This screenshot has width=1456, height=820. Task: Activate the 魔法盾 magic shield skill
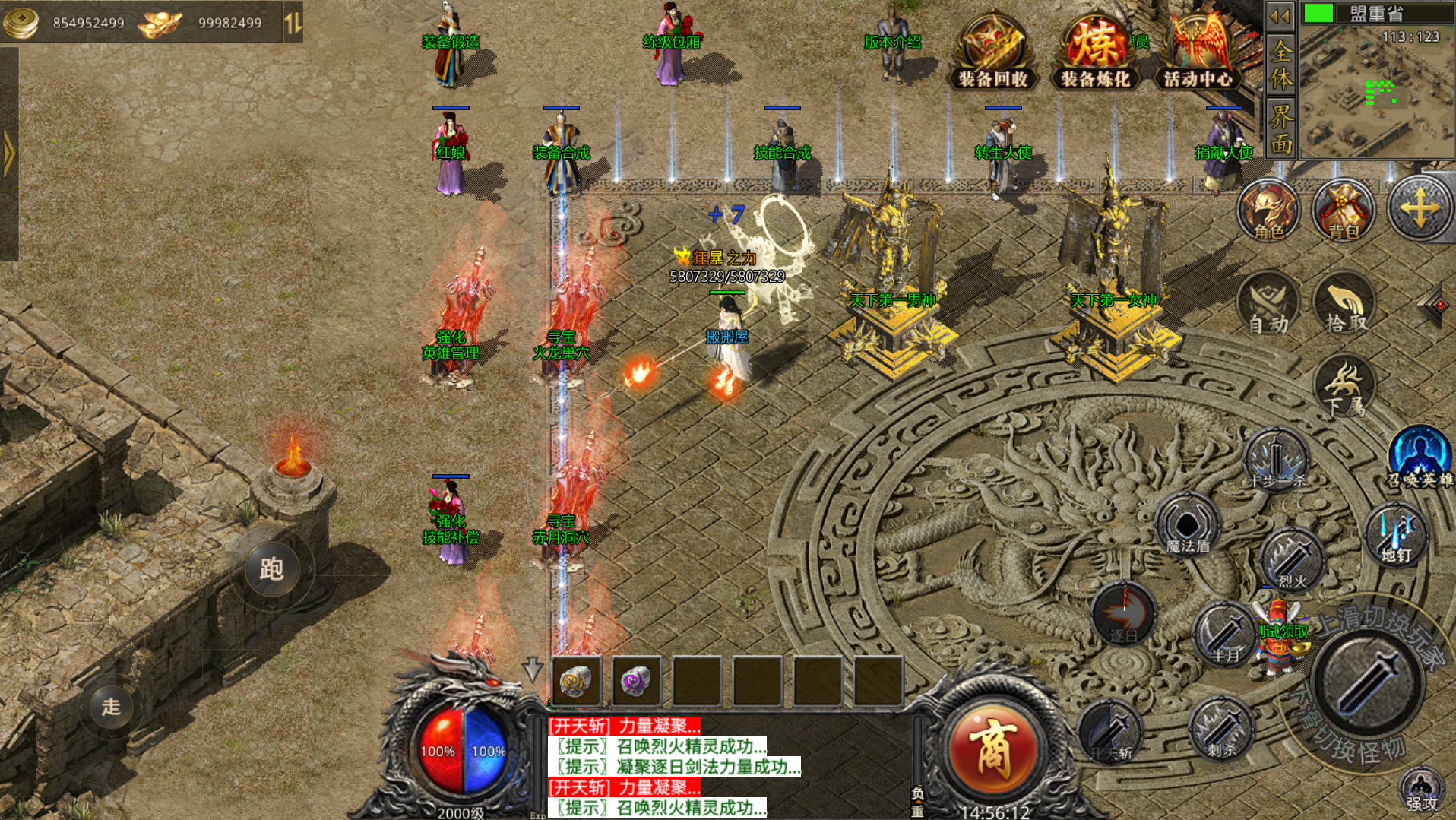point(1187,524)
